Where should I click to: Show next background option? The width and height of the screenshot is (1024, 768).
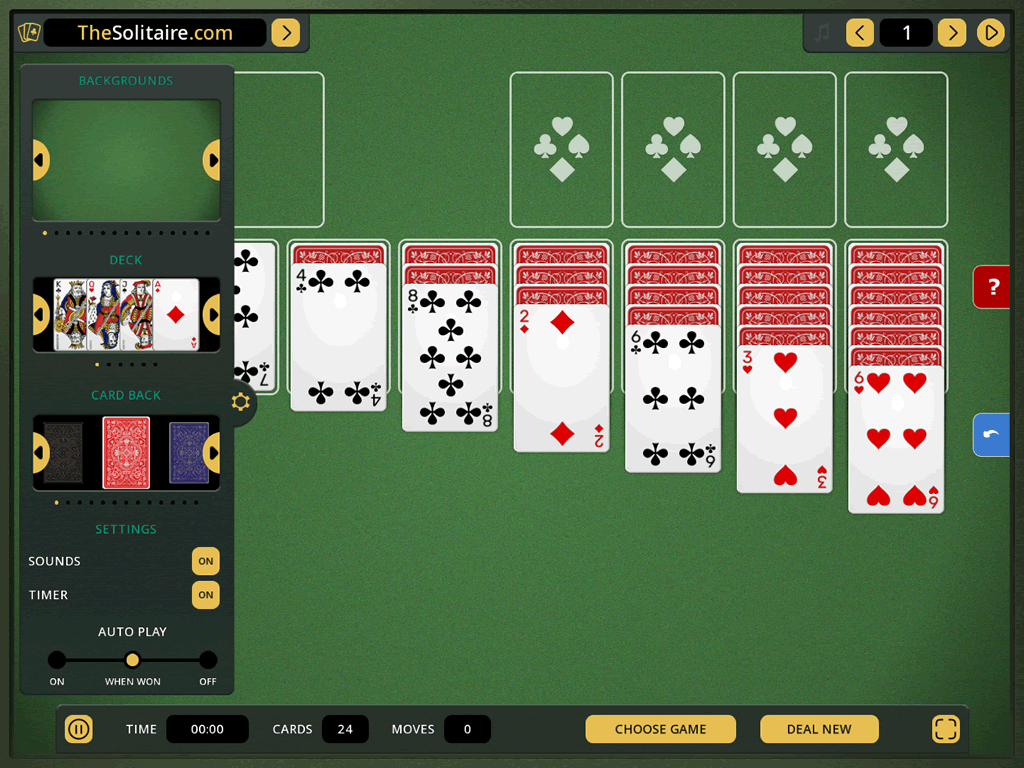click(212, 160)
